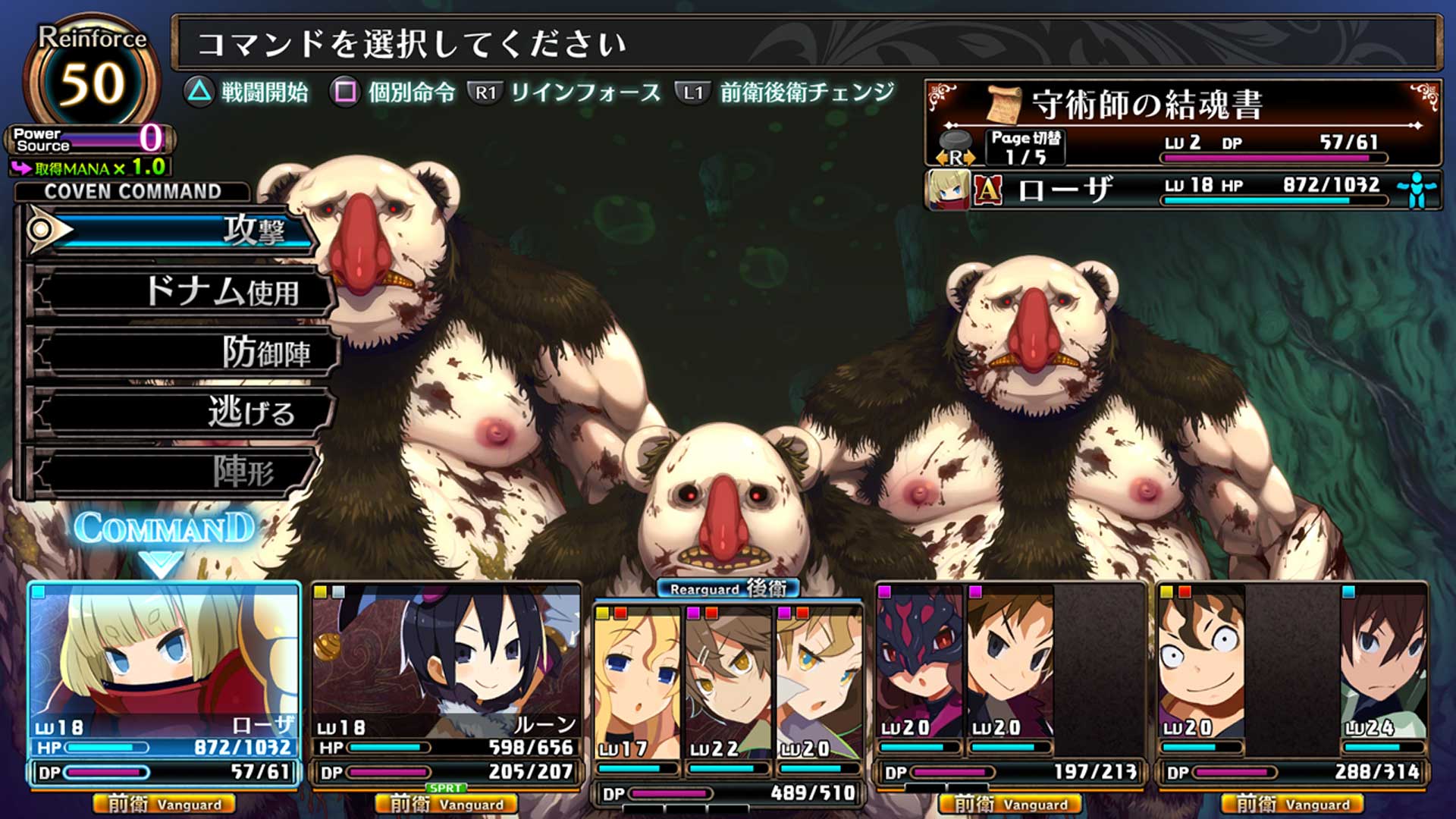
Task: Select the square icon beside 個別命令
Action: pos(345,93)
